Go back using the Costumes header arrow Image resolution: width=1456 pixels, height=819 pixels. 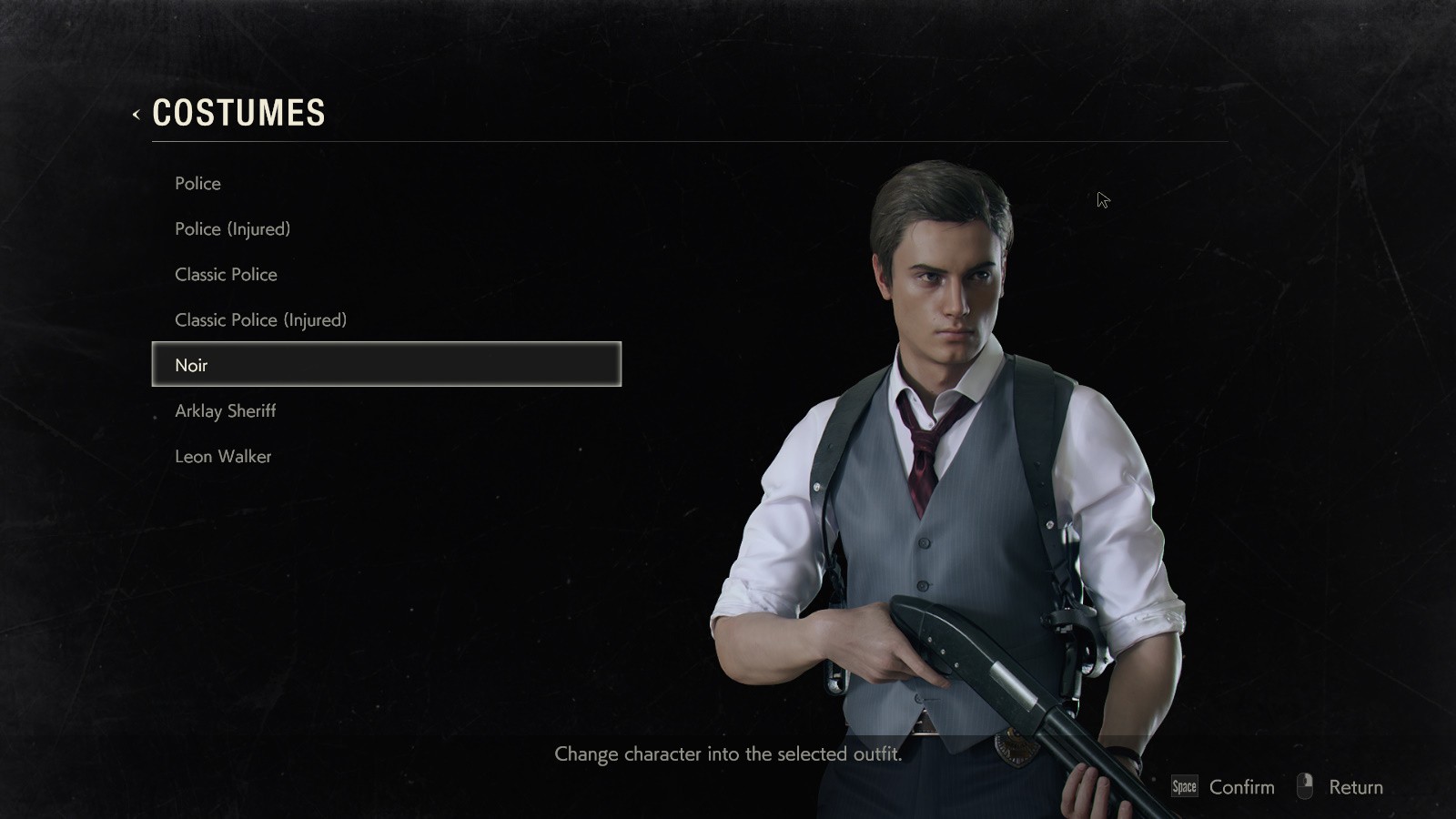pos(136,115)
